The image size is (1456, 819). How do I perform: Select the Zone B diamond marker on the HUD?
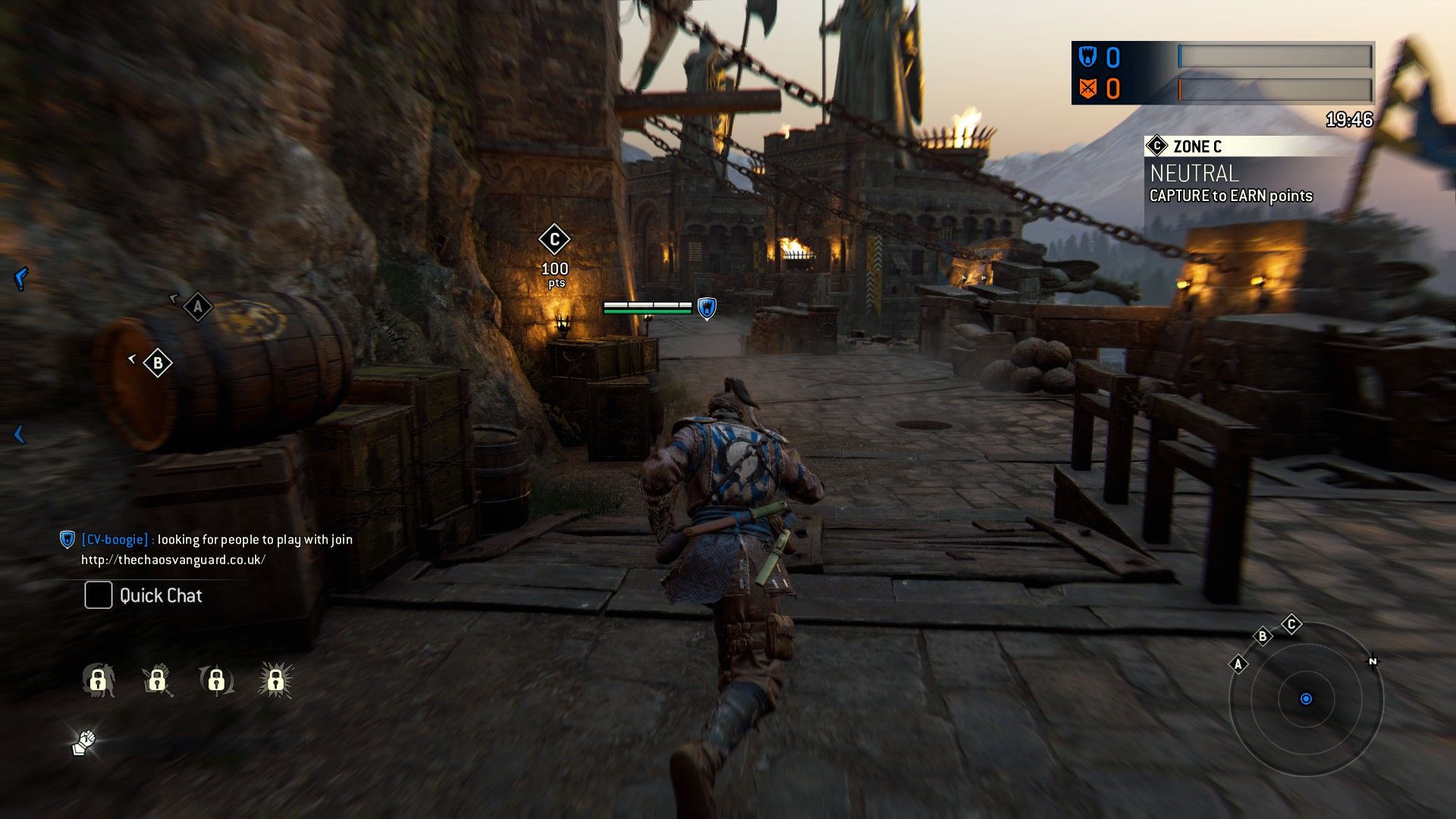click(x=158, y=363)
